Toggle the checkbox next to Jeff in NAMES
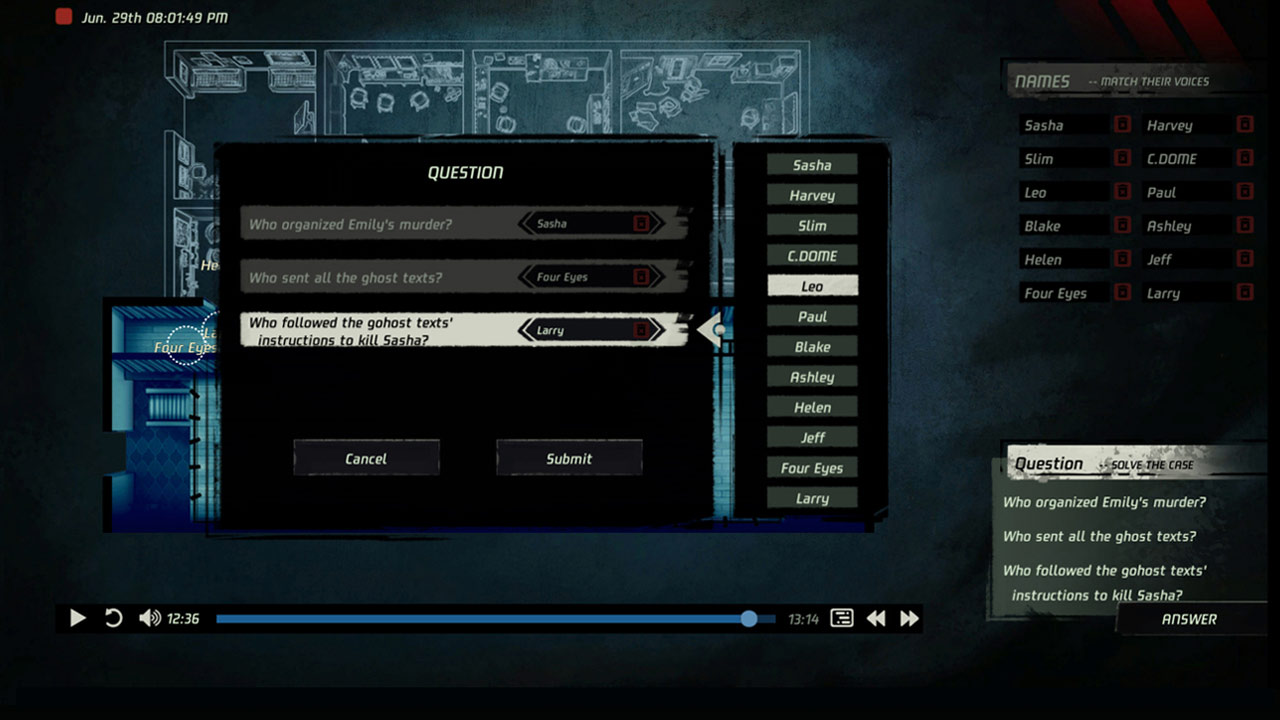The width and height of the screenshot is (1280, 720). (x=1243, y=259)
